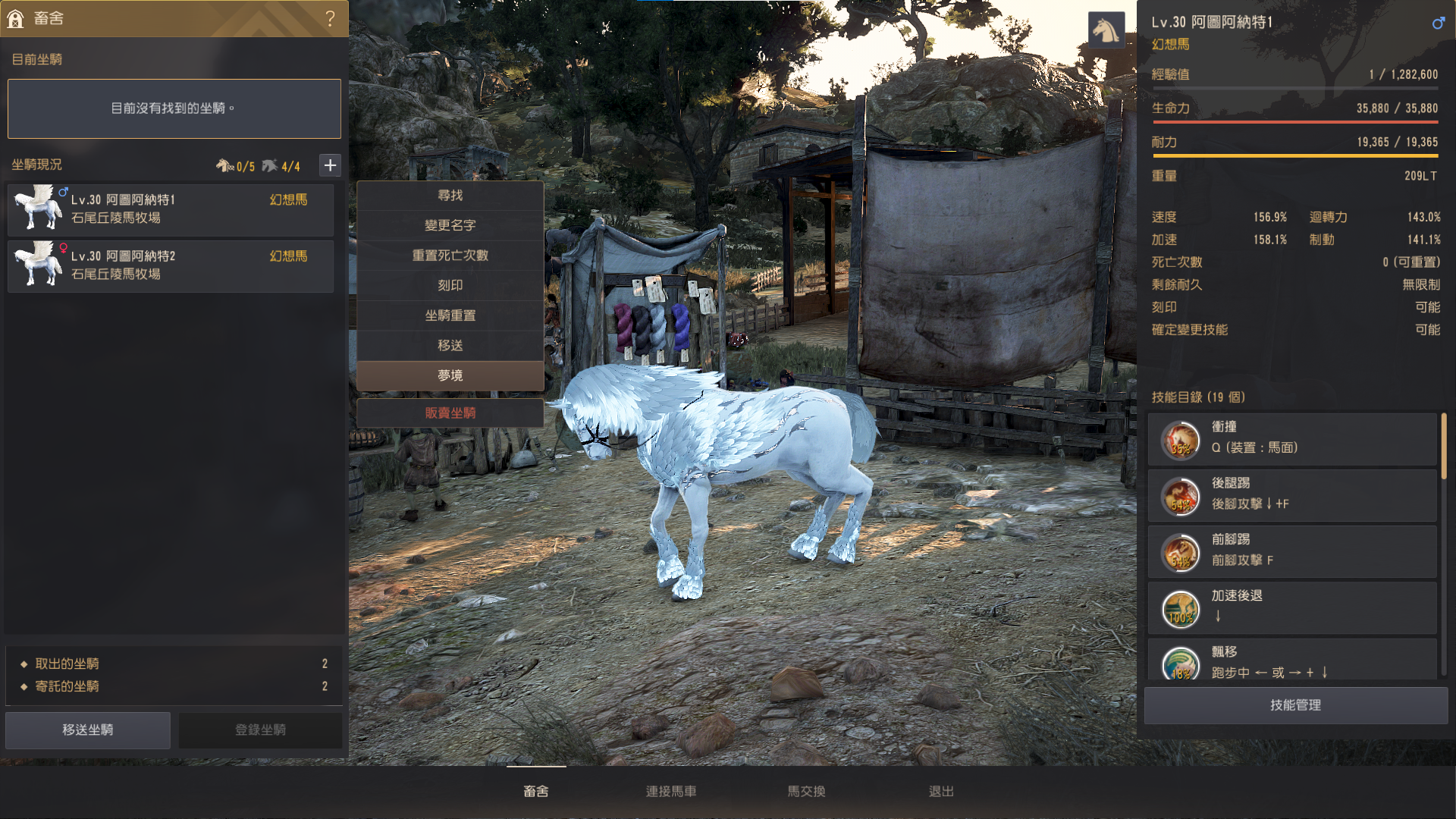This screenshot has height=819, width=1456.
Task: Open the 夢境 menu option
Action: pyautogui.click(x=450, y=375)
